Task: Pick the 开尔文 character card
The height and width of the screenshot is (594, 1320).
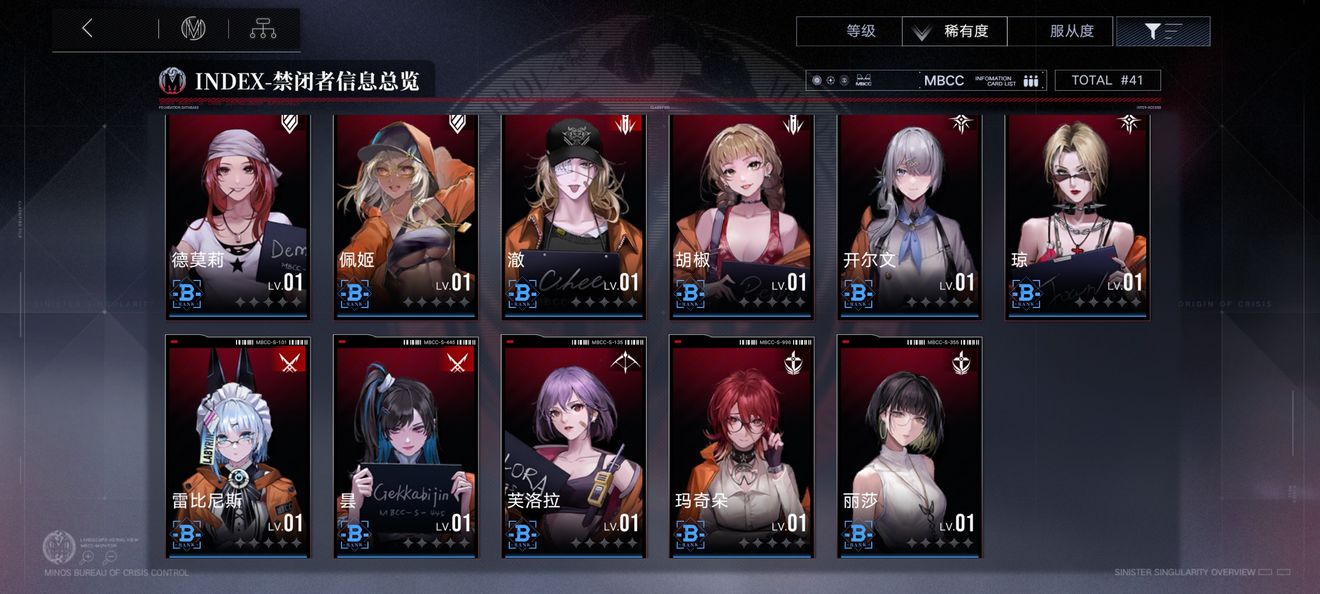Action: coord(910,216)
